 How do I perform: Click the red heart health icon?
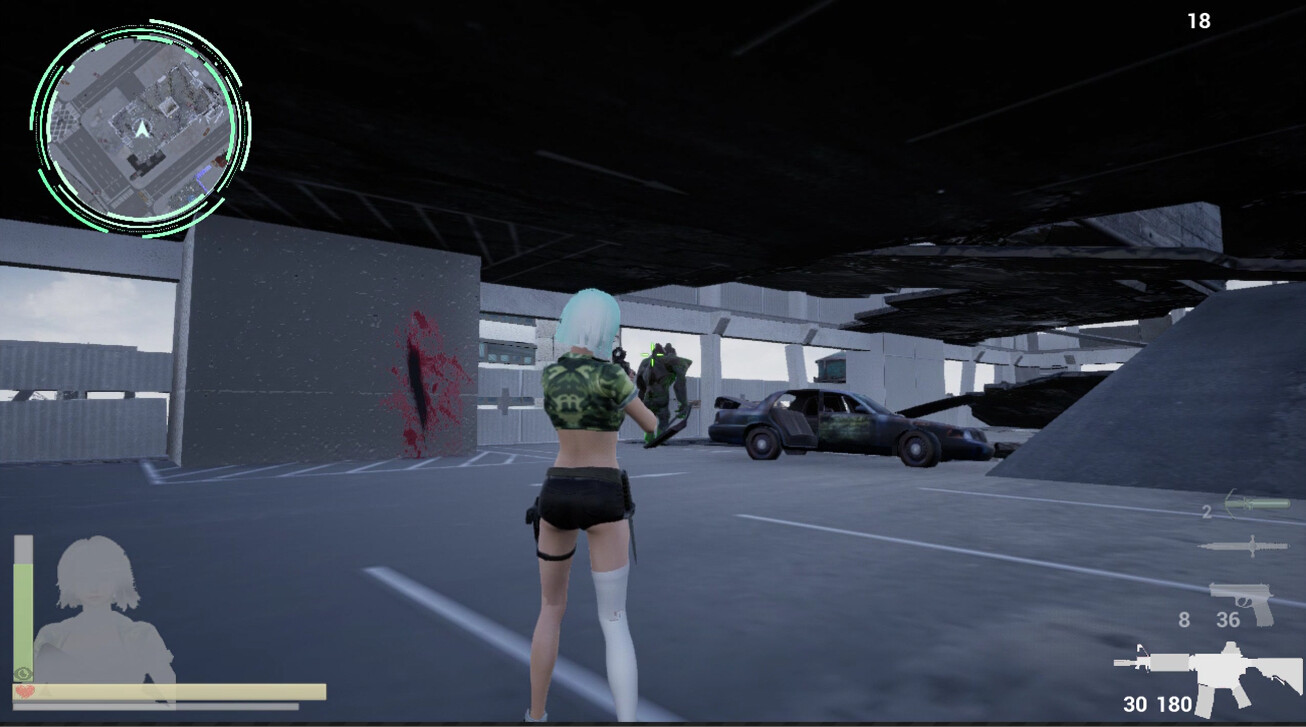click(25, 691)
